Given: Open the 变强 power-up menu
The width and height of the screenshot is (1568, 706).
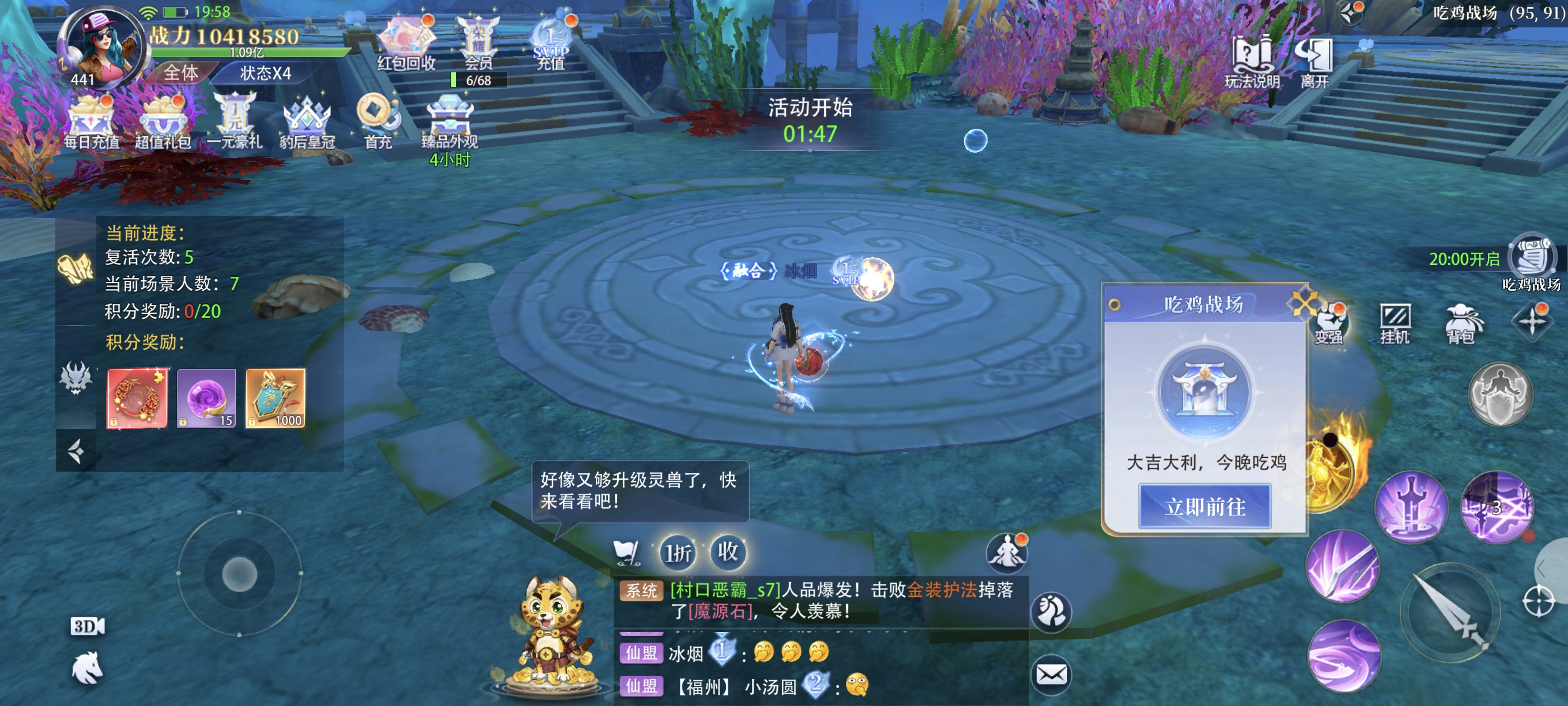Looking at the screenshot, I should point(1329,323).
